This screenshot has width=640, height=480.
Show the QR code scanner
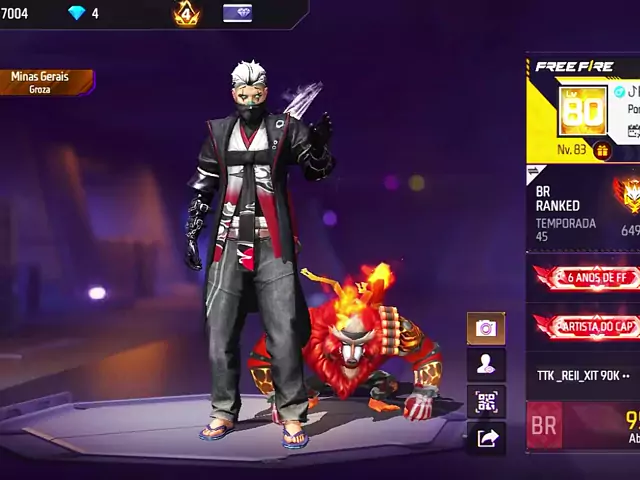(x=486, y=402)
